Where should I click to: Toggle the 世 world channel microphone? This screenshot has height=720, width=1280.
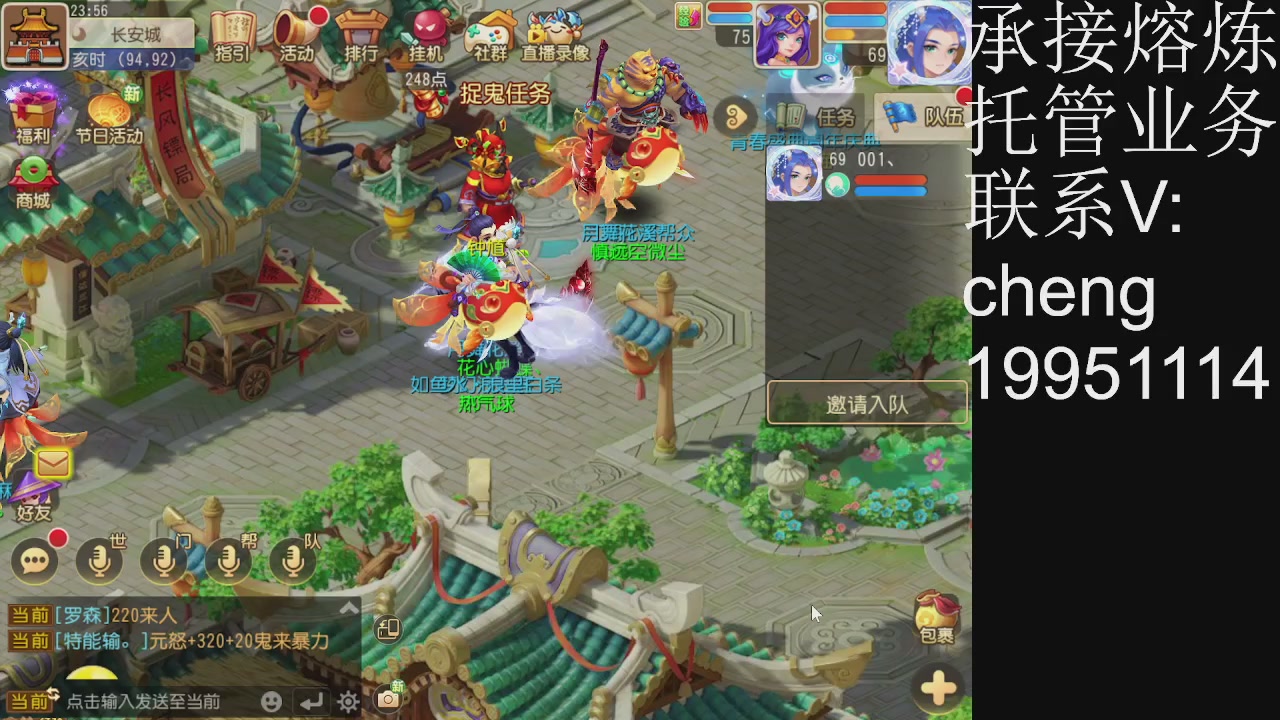click(99, 558)
